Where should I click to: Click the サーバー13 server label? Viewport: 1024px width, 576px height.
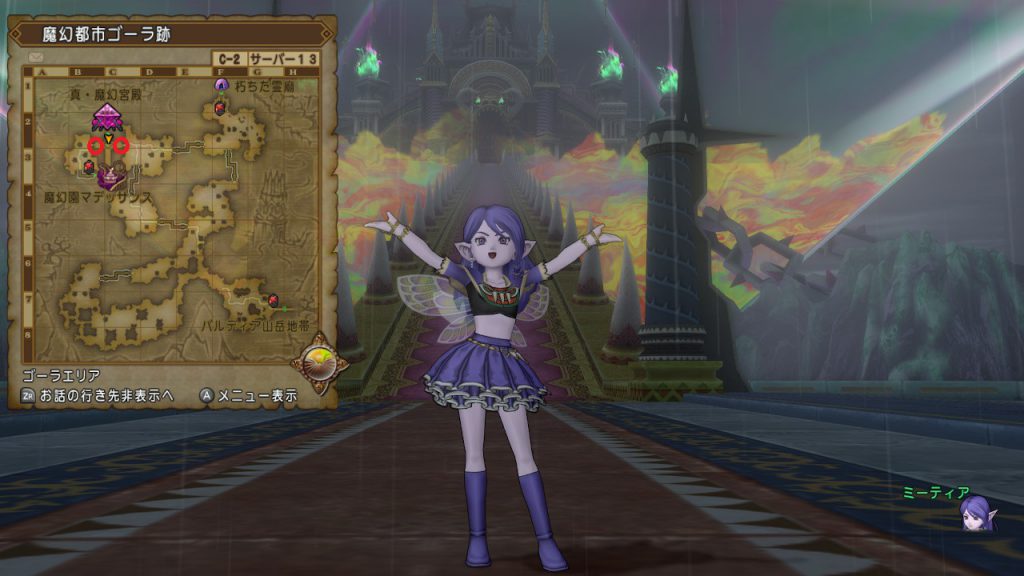(283, 59)
